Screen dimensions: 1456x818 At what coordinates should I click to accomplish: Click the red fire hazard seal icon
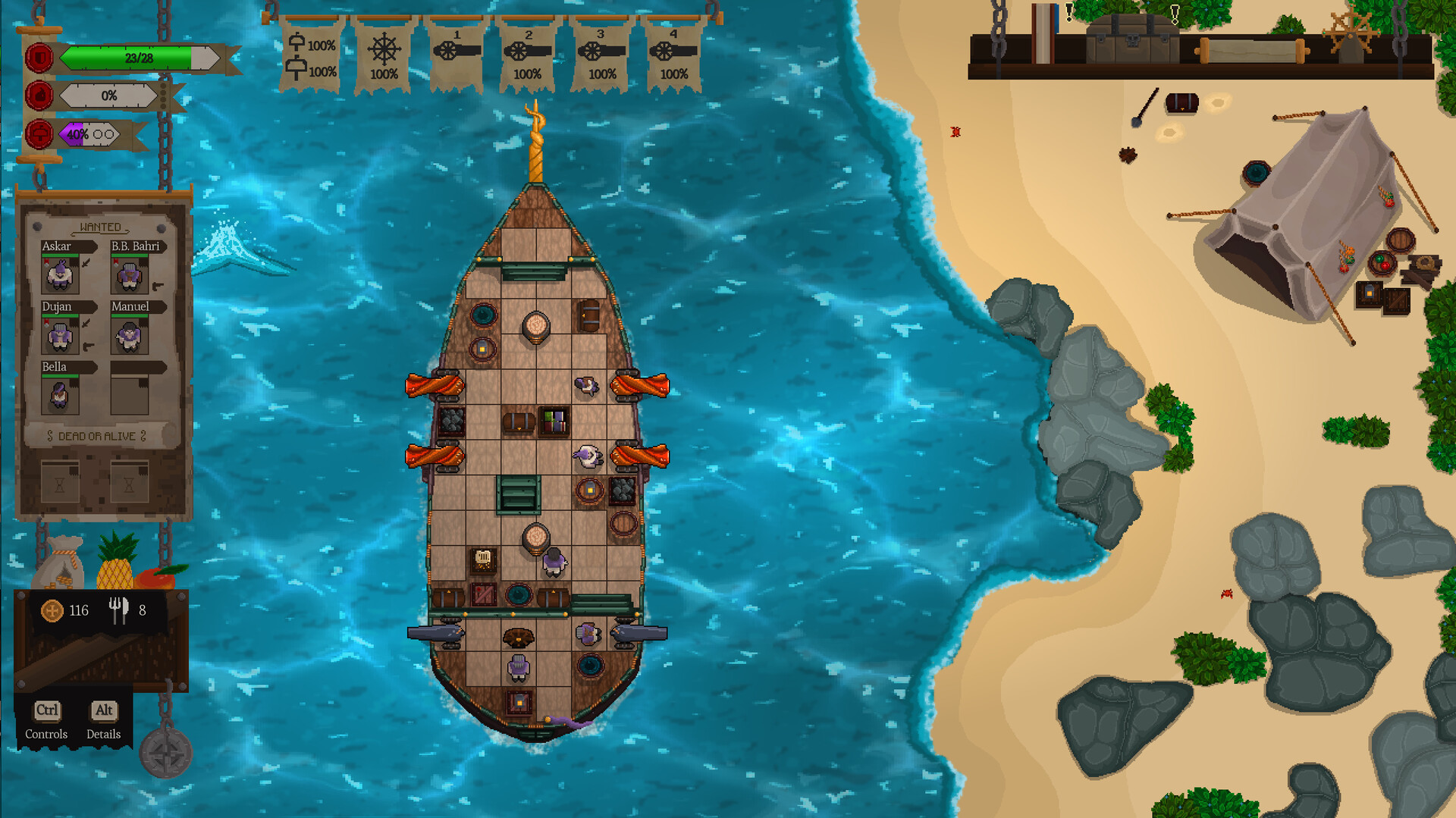point(39,96)
